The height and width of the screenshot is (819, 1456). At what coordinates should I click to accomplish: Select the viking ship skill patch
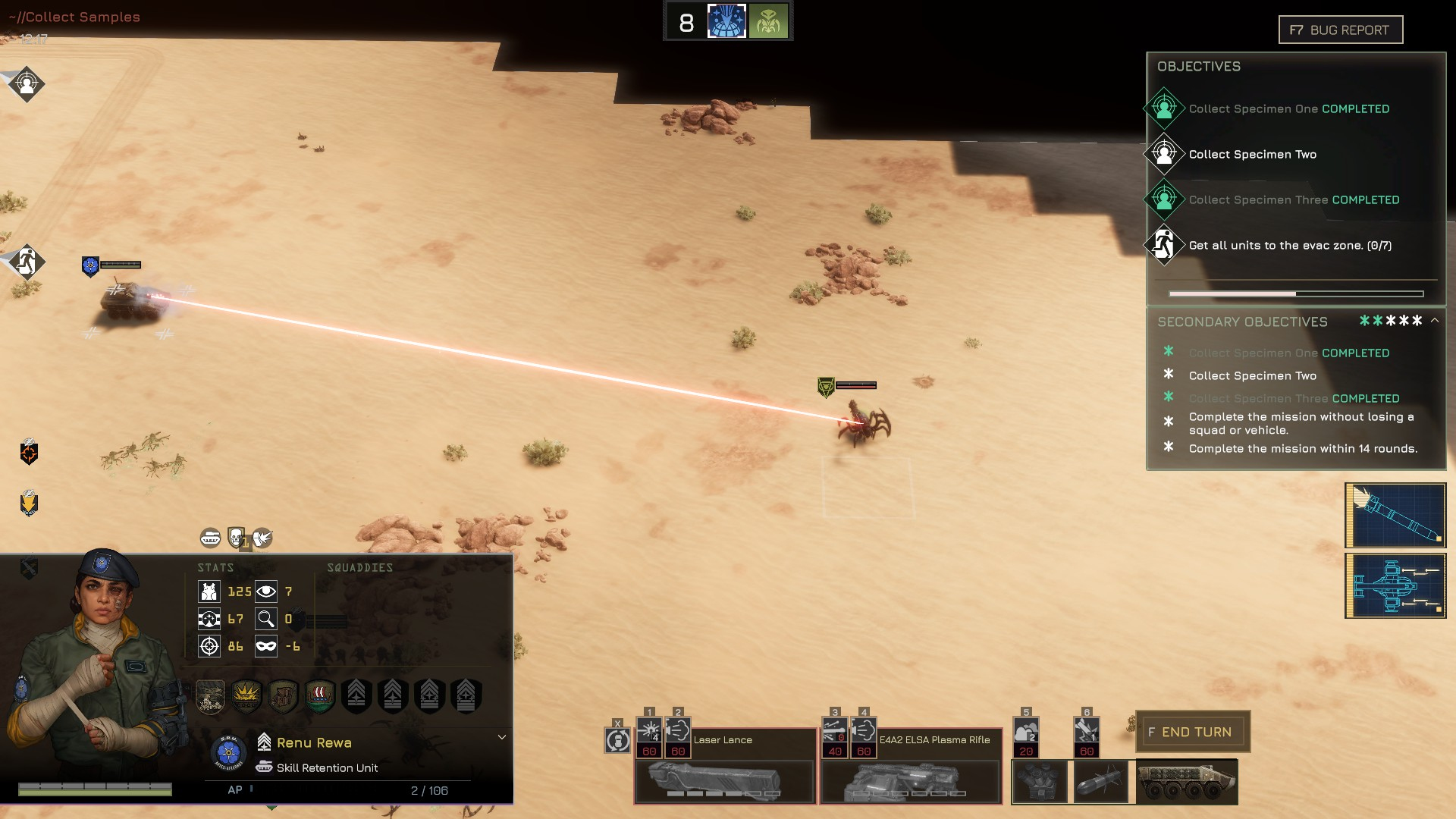pyautogui.click(x=319, y=695)
